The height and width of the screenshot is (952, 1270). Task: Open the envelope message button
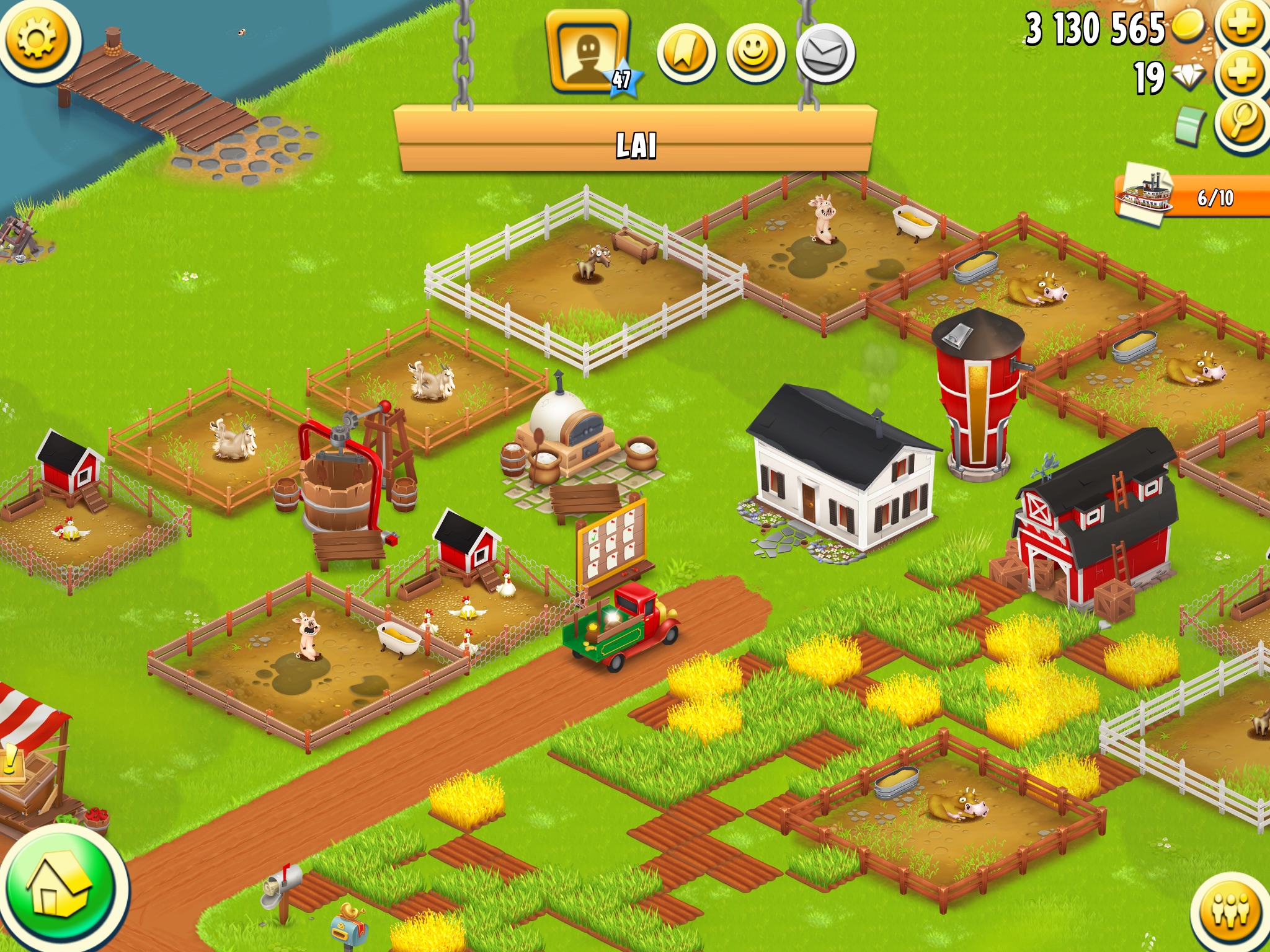coord(825,53)
